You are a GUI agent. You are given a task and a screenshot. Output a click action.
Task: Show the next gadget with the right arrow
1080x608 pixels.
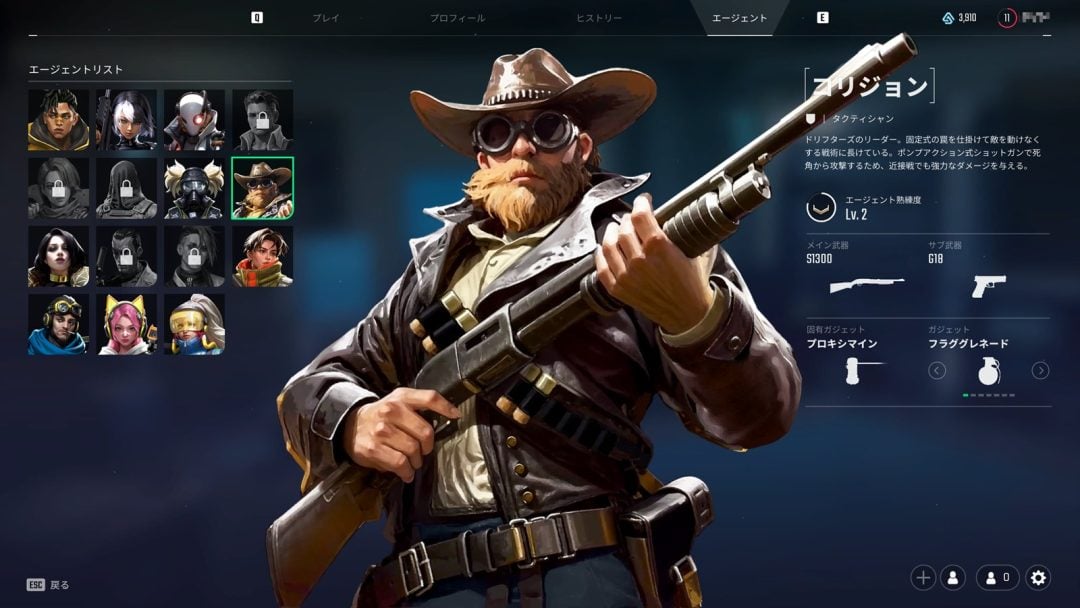pos(1040,371)
